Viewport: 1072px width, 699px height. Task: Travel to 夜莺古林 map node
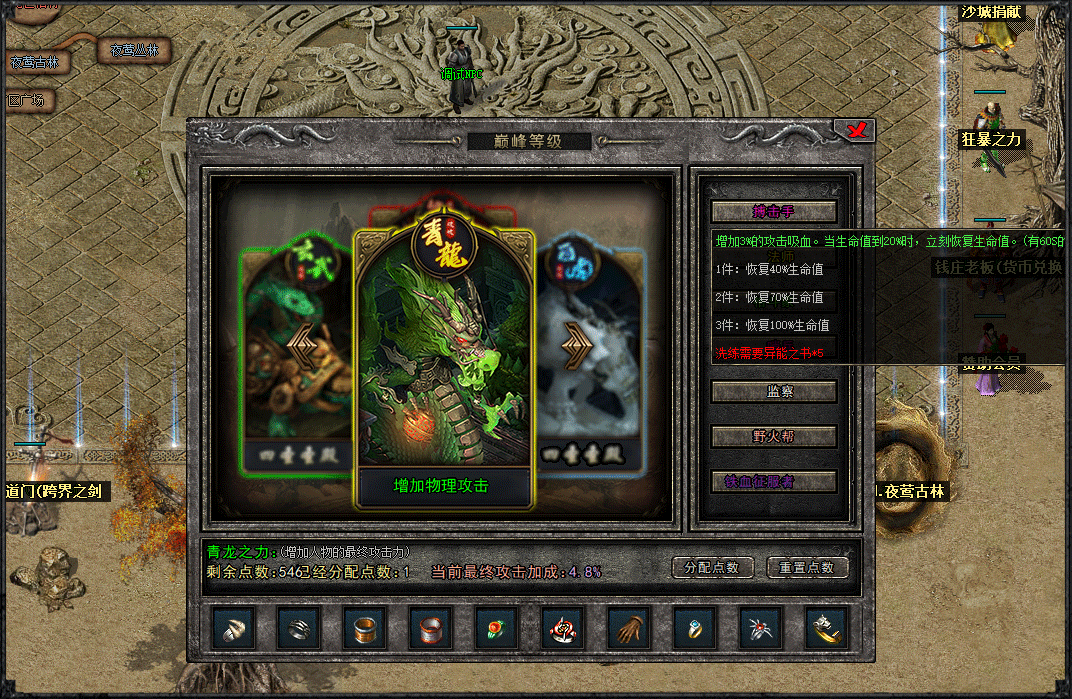click(x=36, y=62)
